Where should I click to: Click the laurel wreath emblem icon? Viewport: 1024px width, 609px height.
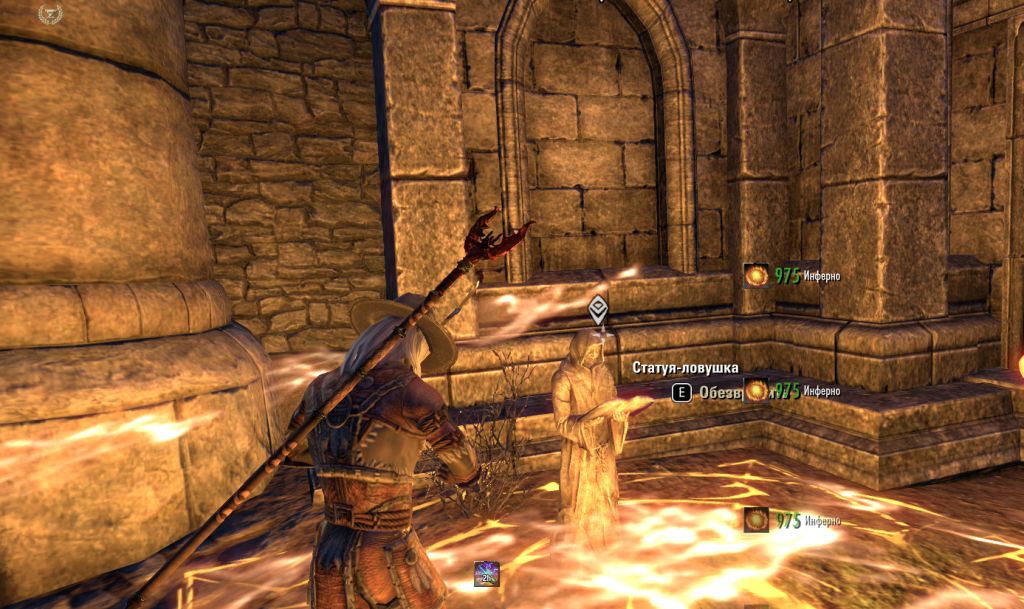(49, 14)
